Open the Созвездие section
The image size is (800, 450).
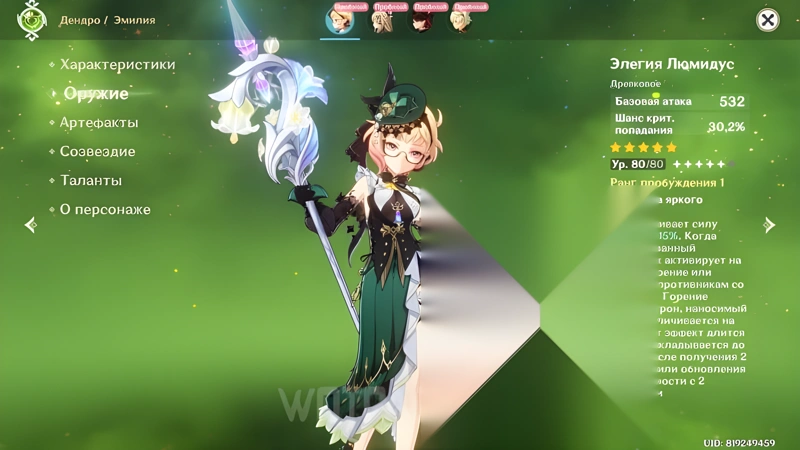pos(97,152)
